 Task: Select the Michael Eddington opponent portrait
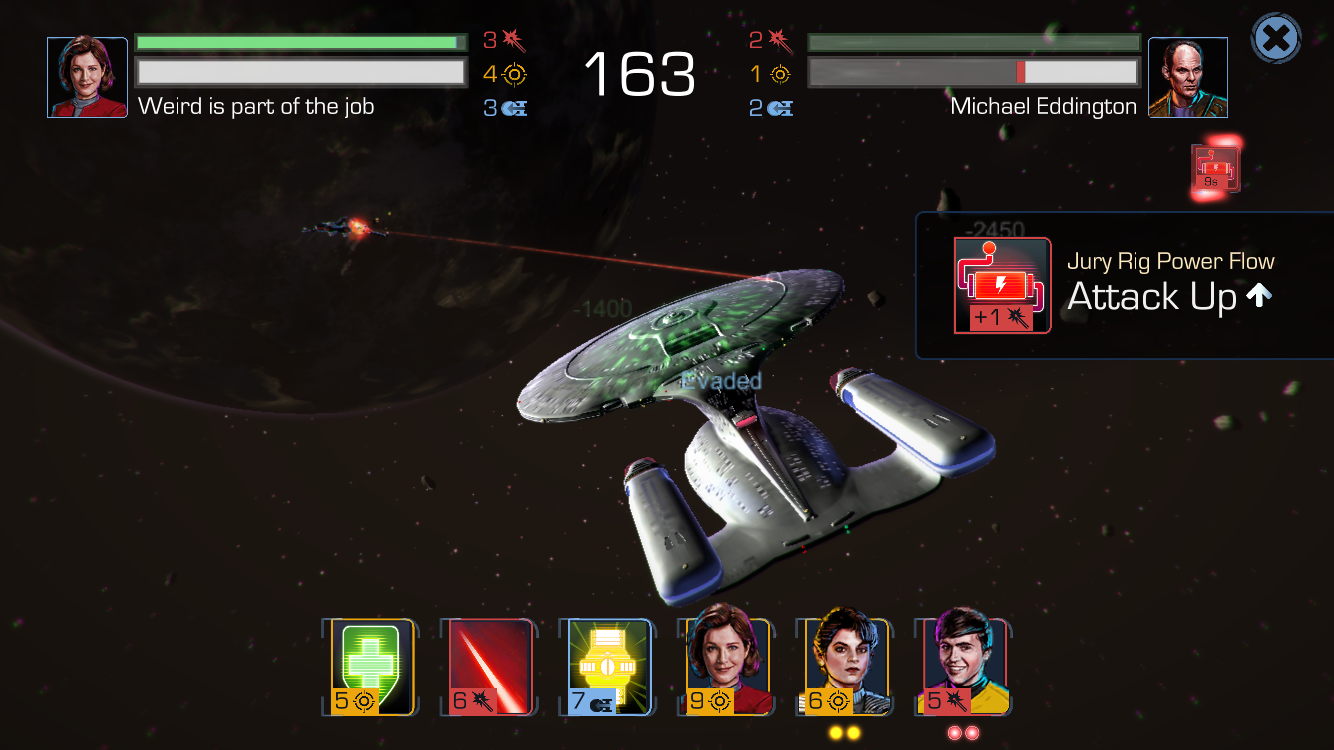[x=1187, y=78]
